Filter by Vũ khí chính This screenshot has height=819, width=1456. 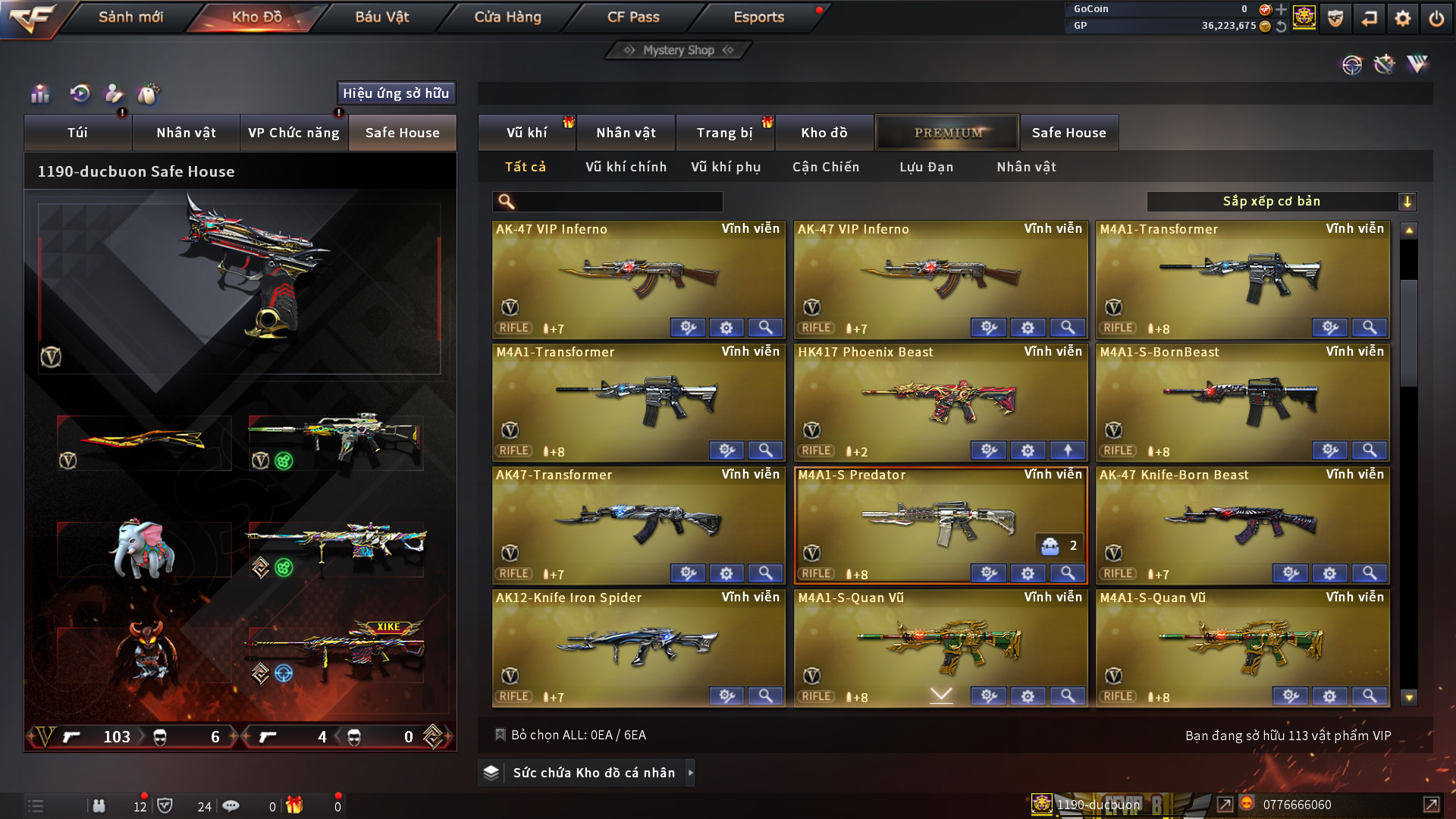[626, 167]
